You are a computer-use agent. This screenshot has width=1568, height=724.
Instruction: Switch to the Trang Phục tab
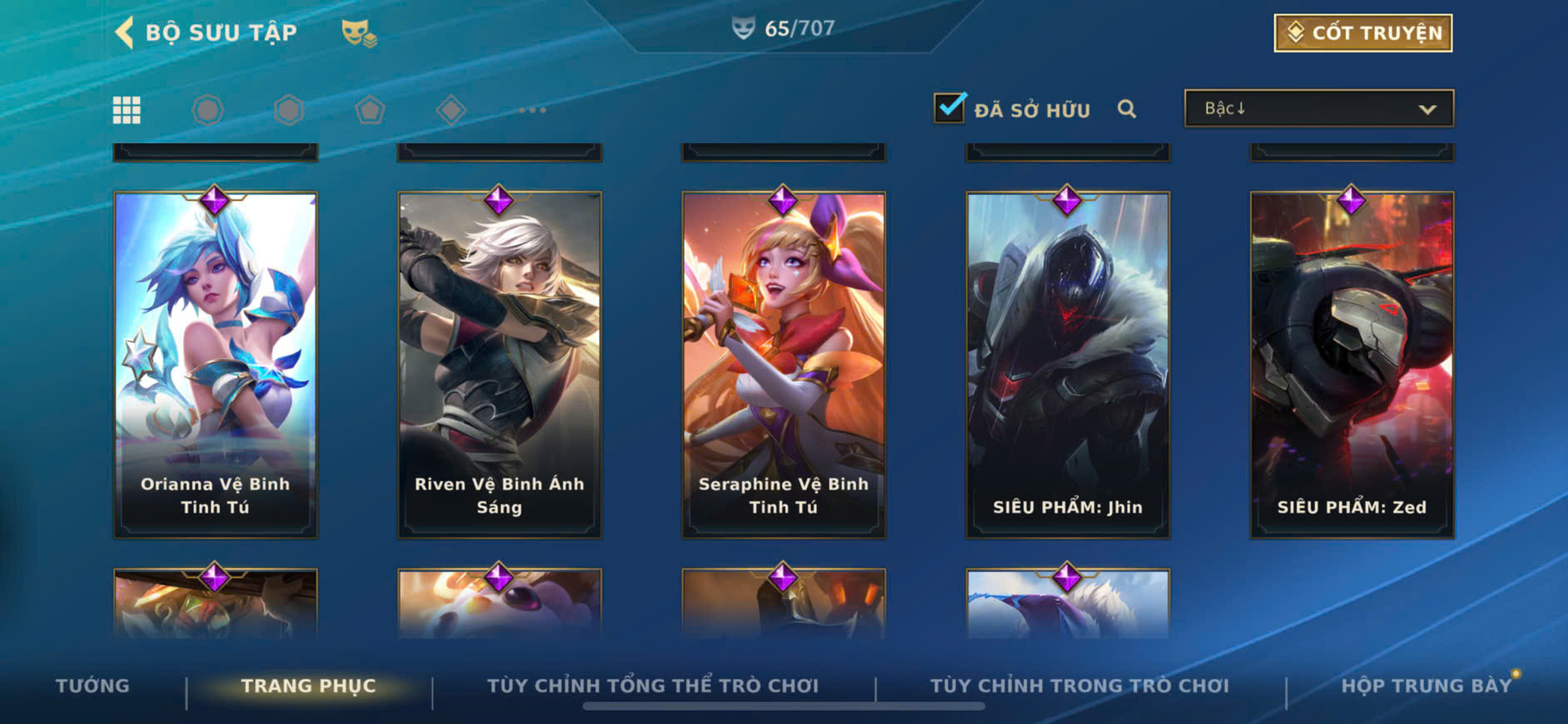(x=308, y=686)
